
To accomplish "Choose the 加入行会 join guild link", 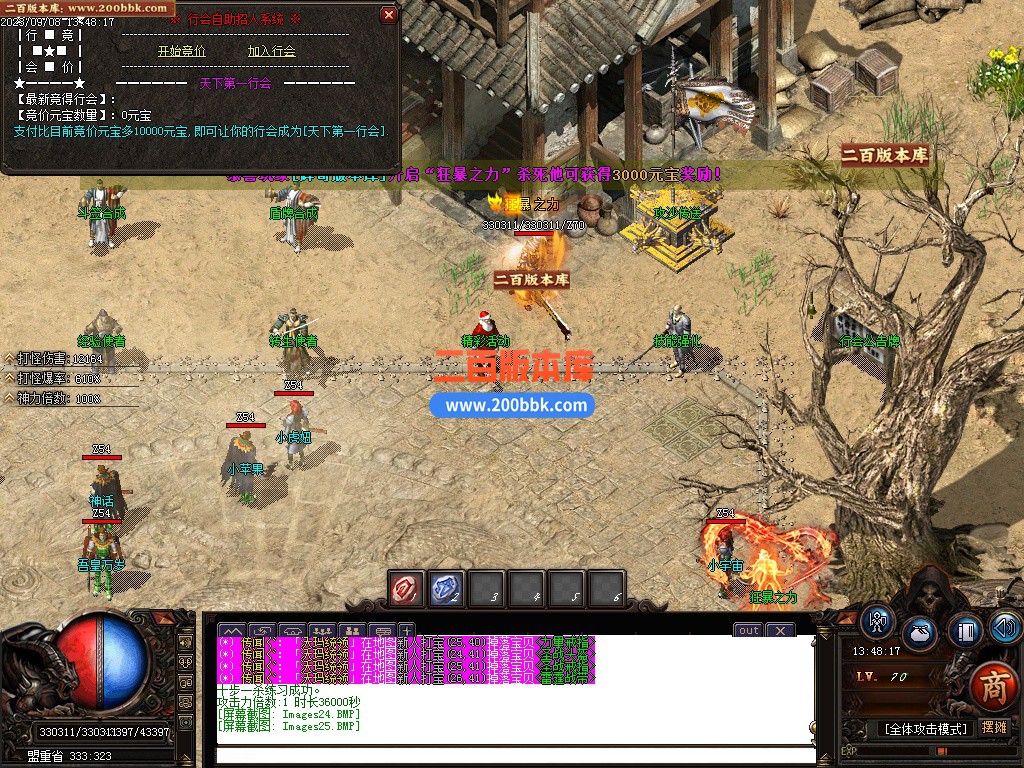I will click(x=272, y=51).
